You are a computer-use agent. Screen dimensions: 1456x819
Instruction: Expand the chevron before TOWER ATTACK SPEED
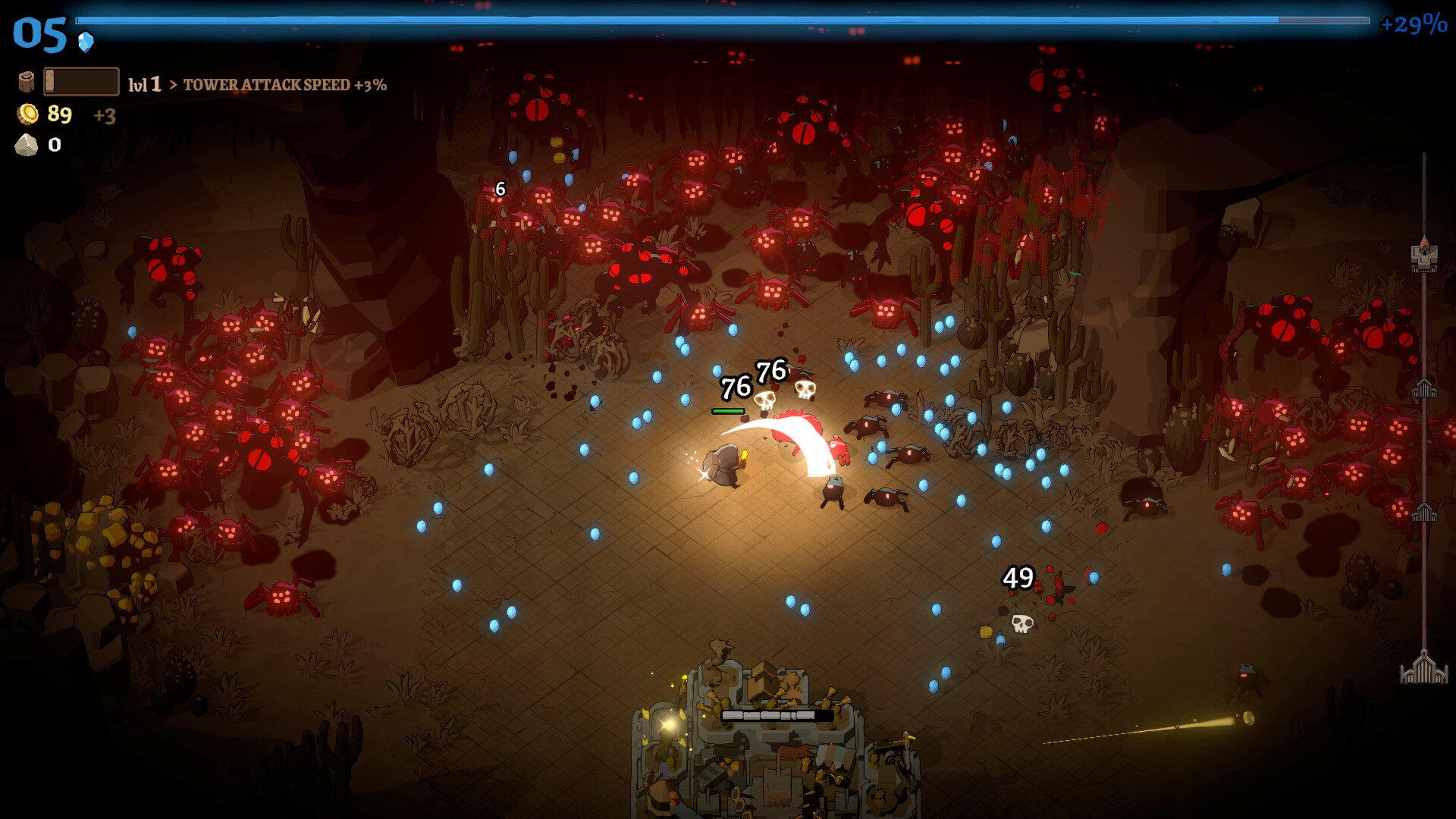point(175,86)
